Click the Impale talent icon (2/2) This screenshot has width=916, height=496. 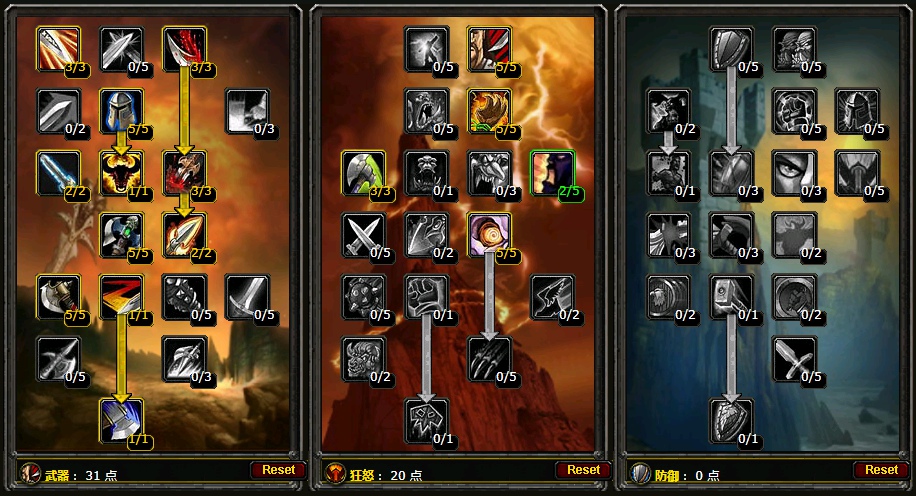coord(184,234)
